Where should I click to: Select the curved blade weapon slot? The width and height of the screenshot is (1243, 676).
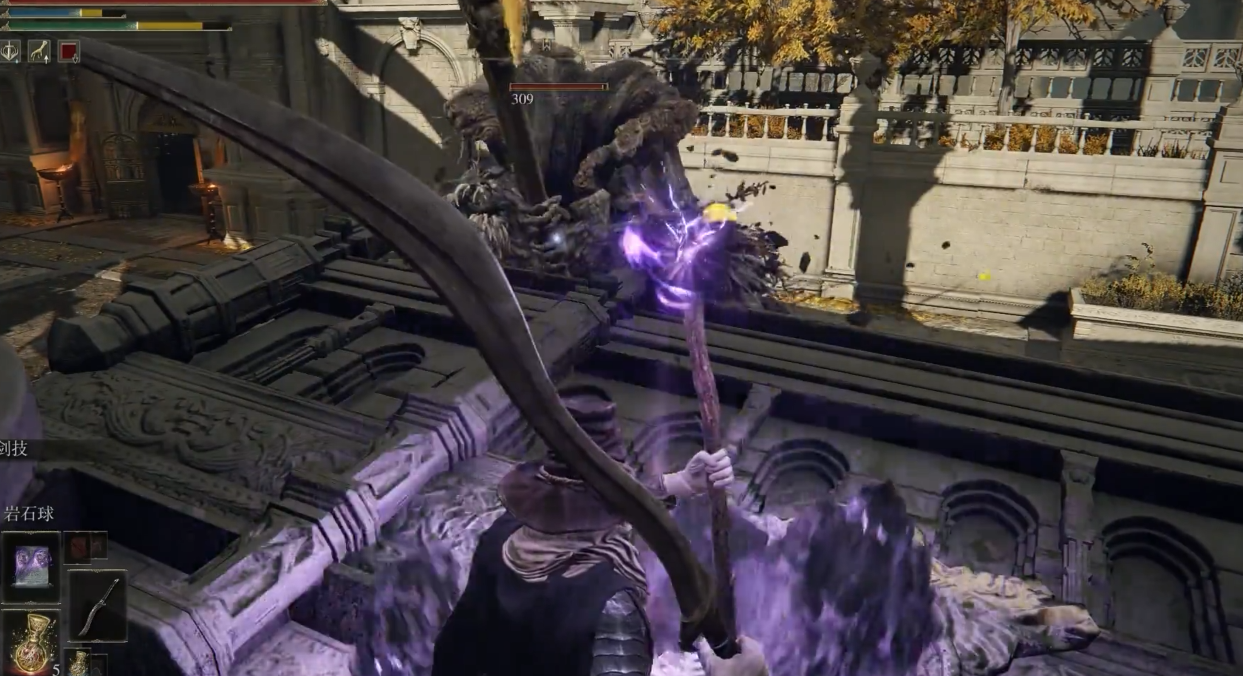97,605
